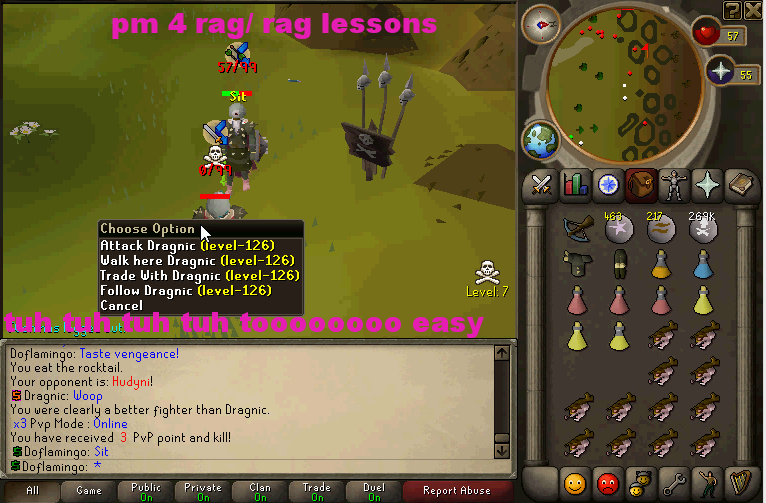Click the Report Abuse button
The image size is (766, 503).
click(458, 491)
